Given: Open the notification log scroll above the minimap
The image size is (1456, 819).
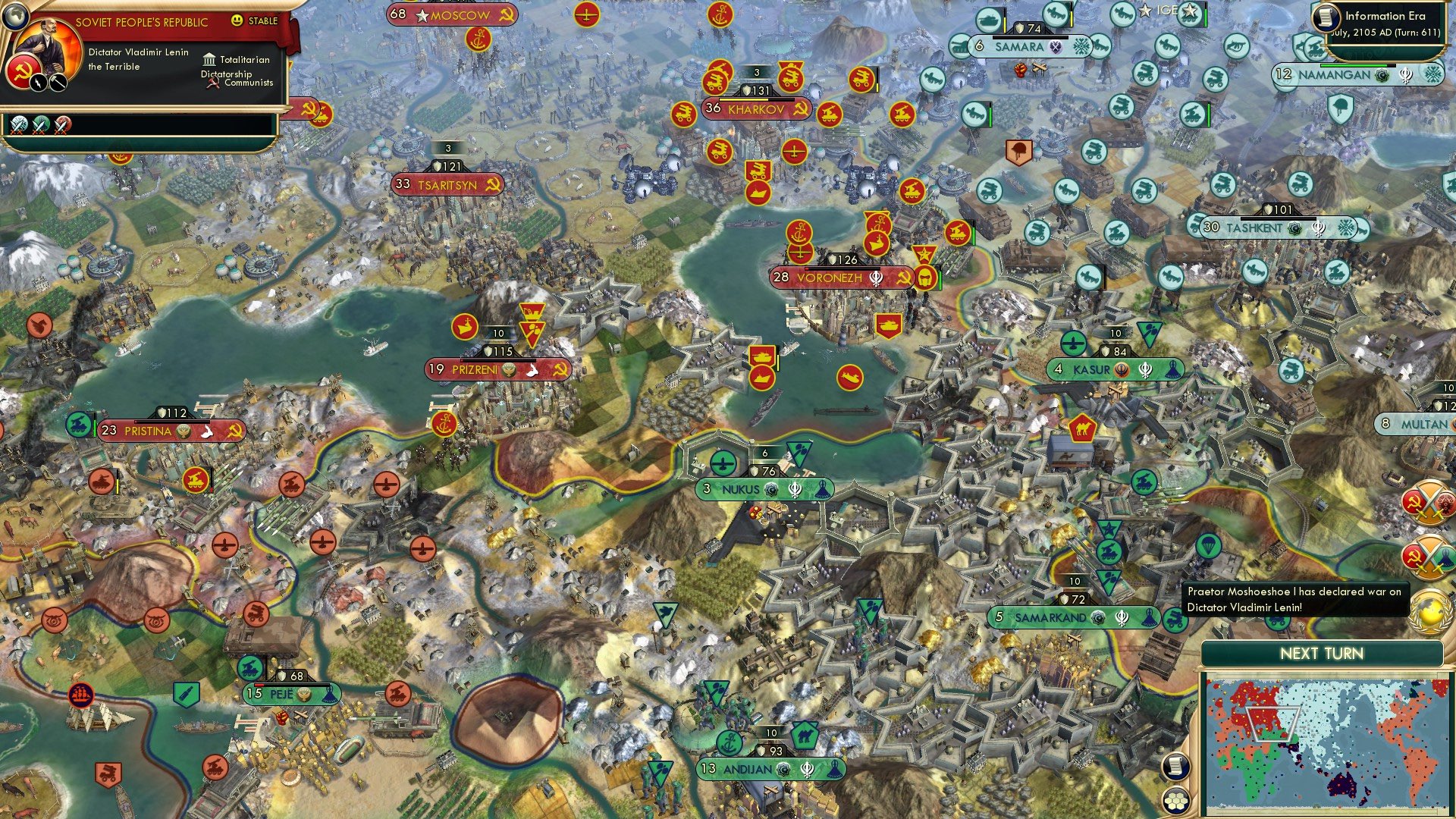Looking at the screenshot, I should (1175, 766).
